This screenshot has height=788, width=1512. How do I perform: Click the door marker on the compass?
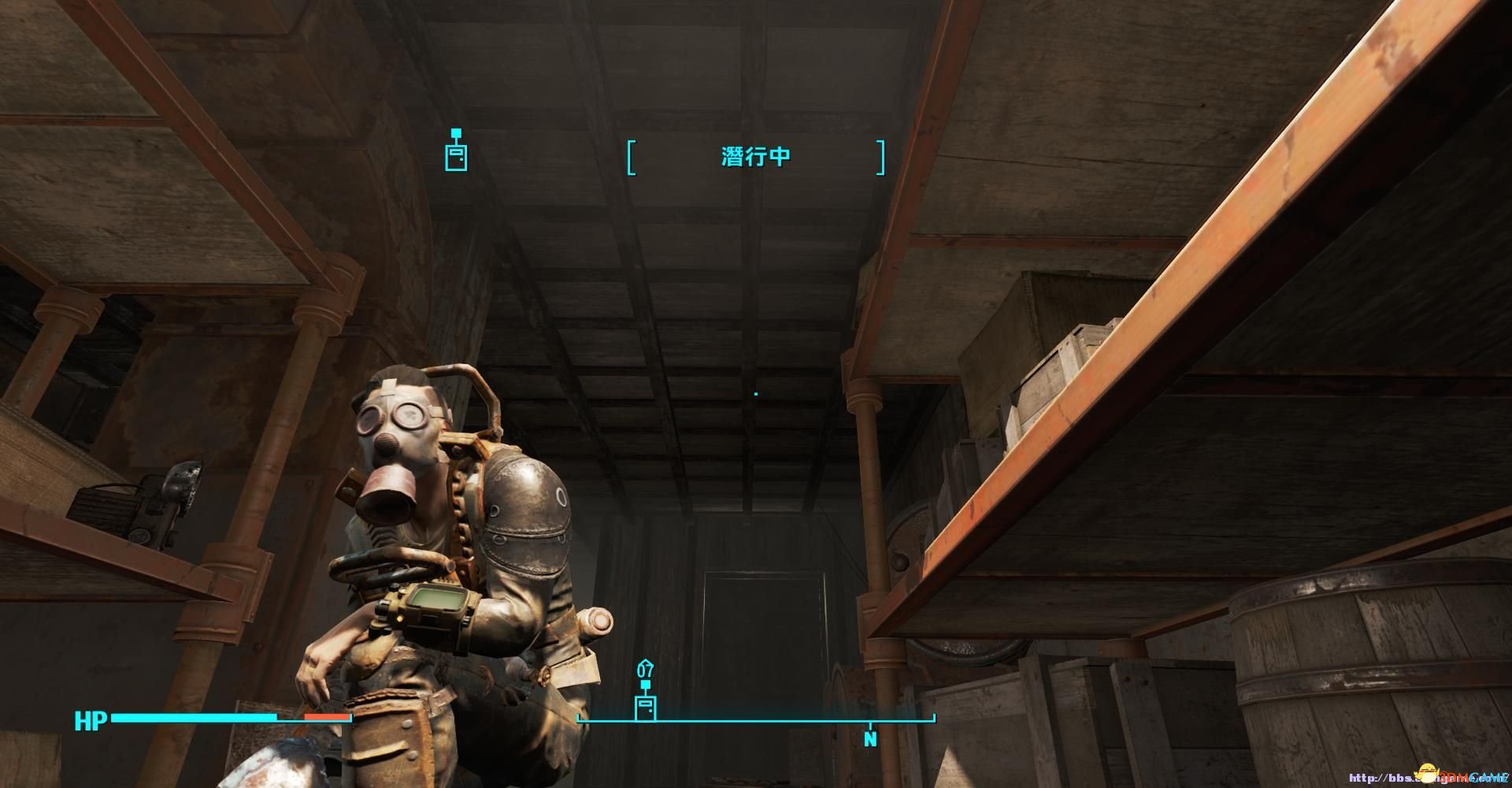tap(646, 707)
